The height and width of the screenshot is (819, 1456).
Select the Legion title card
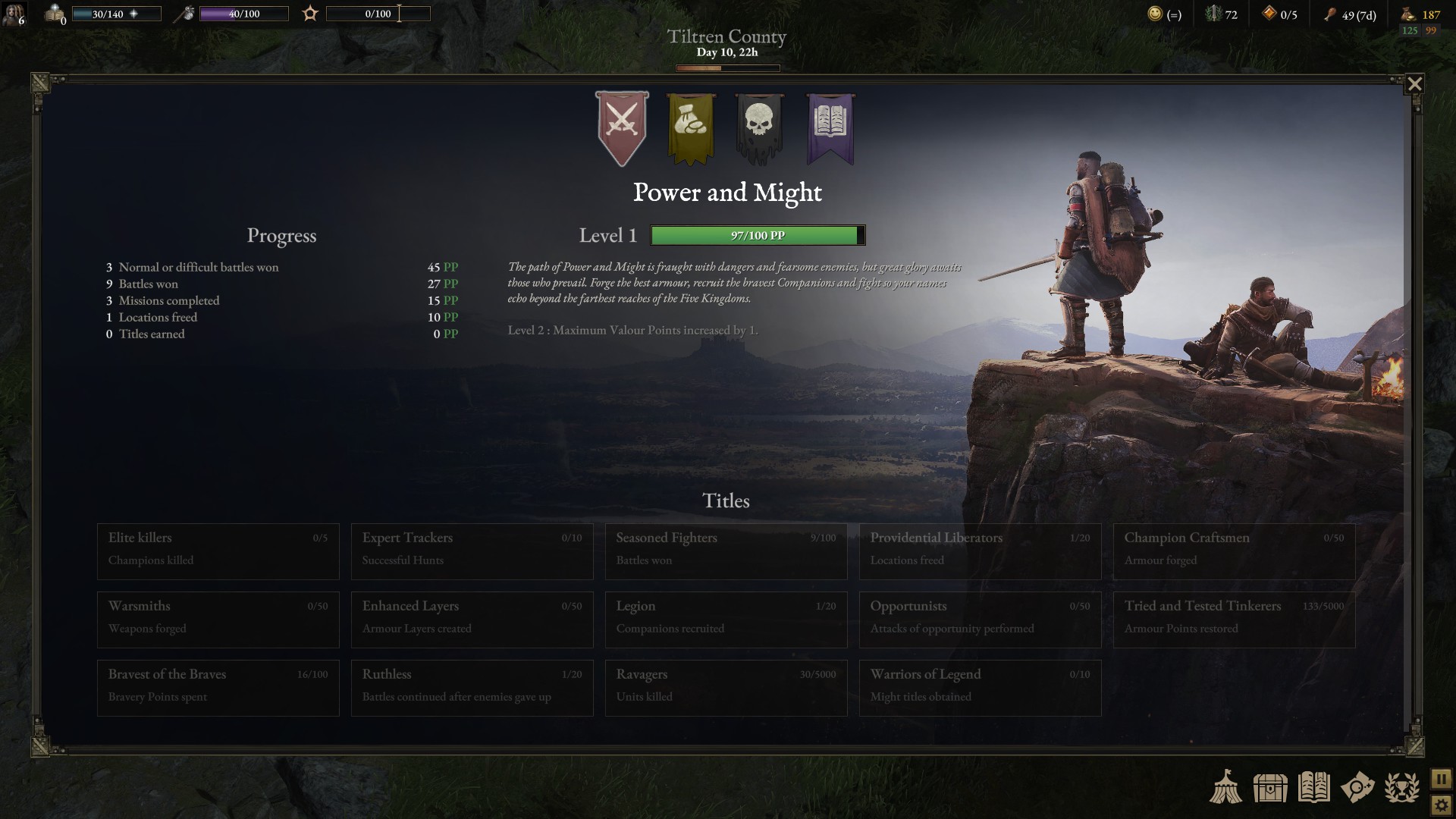click(x=726, y=620)
